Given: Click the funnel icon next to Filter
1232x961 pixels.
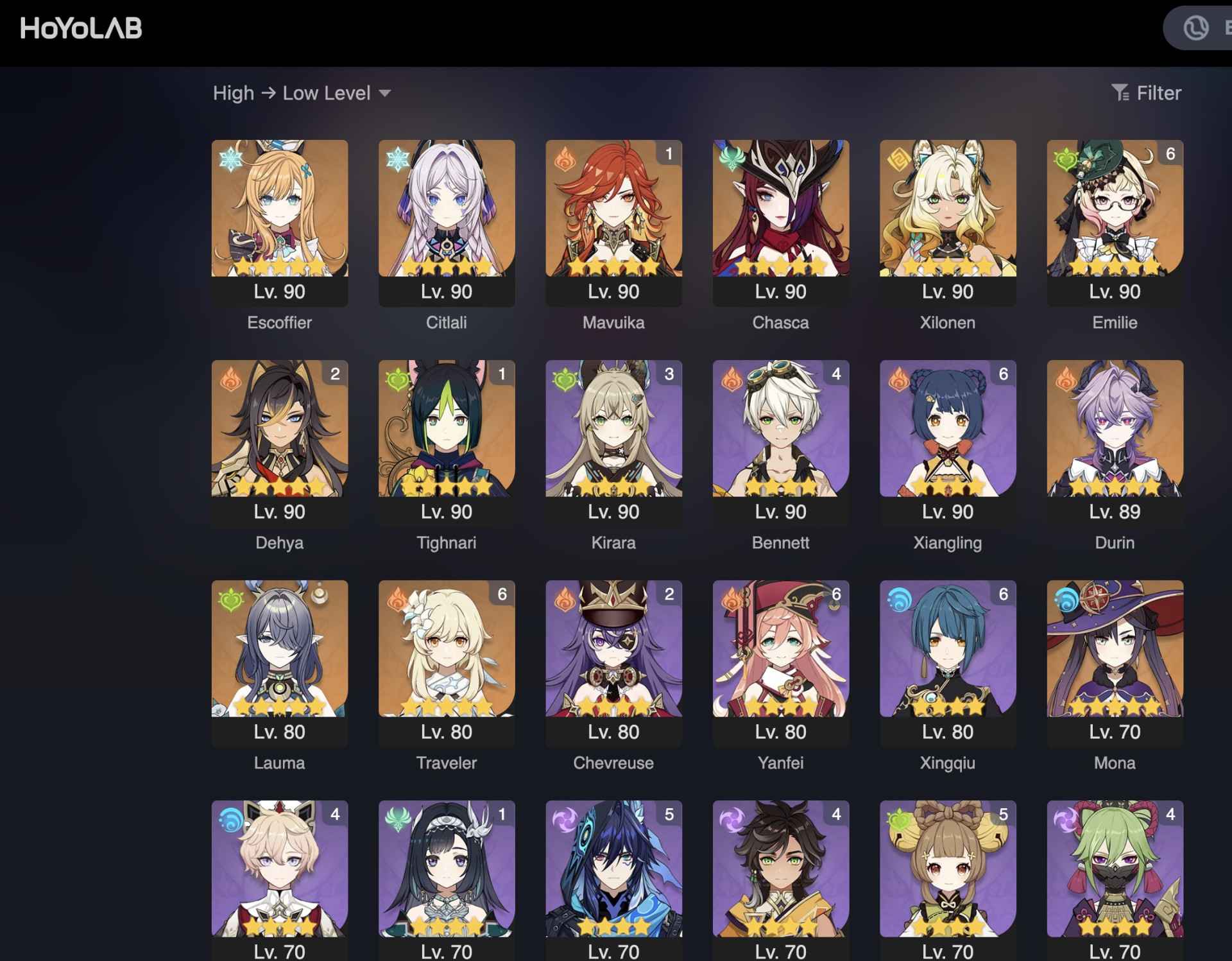Looking at the screenshot, I should pos(1120,92).
